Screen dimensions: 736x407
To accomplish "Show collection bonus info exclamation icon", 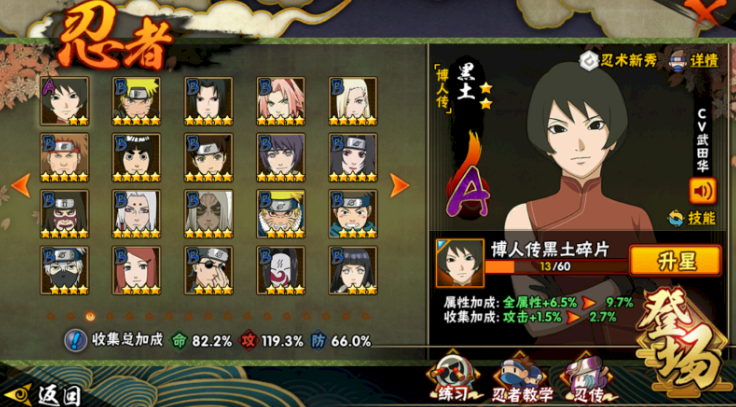I will (x=75, y=341).
